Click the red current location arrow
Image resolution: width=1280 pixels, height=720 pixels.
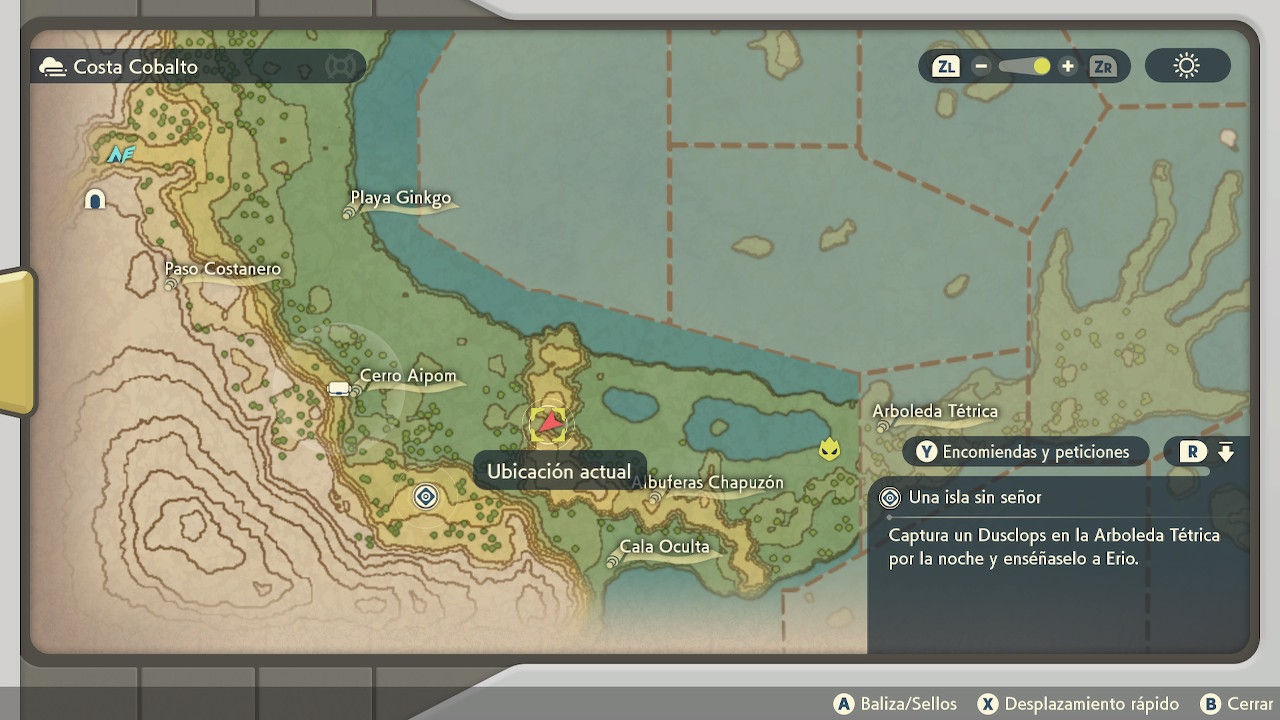tap(548, 424)
